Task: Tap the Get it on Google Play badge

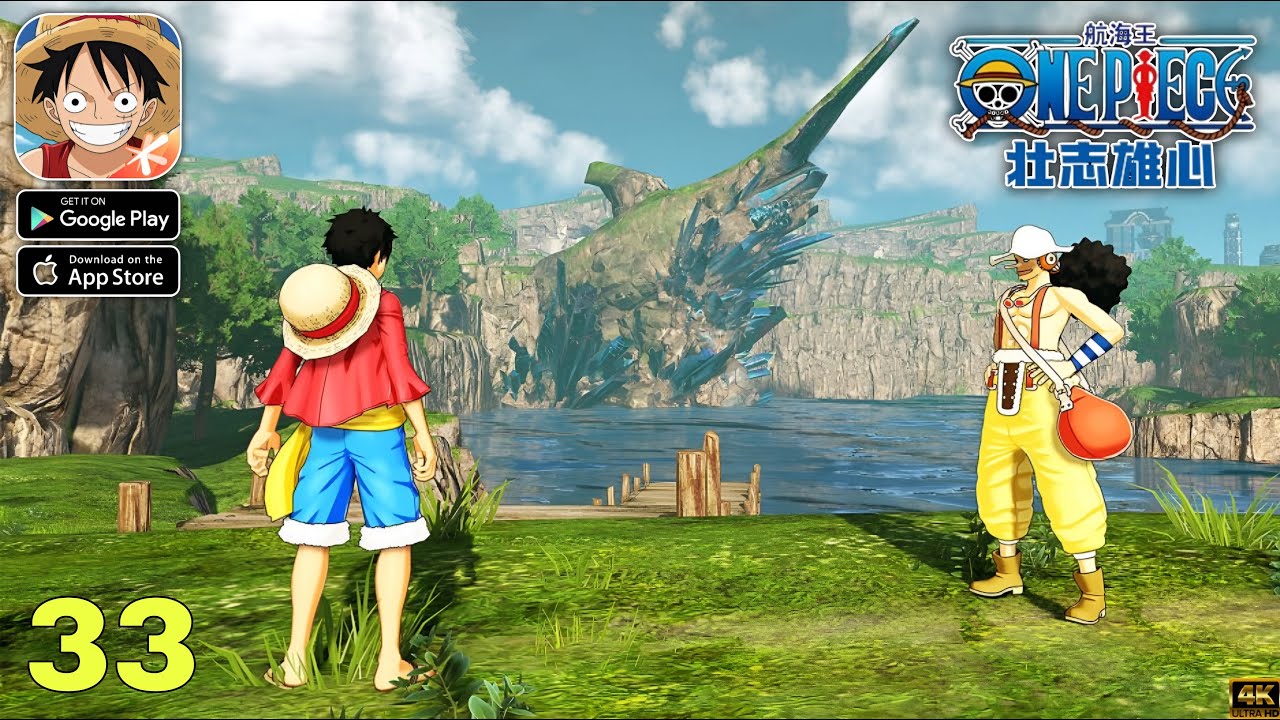Action: [98, 215]
